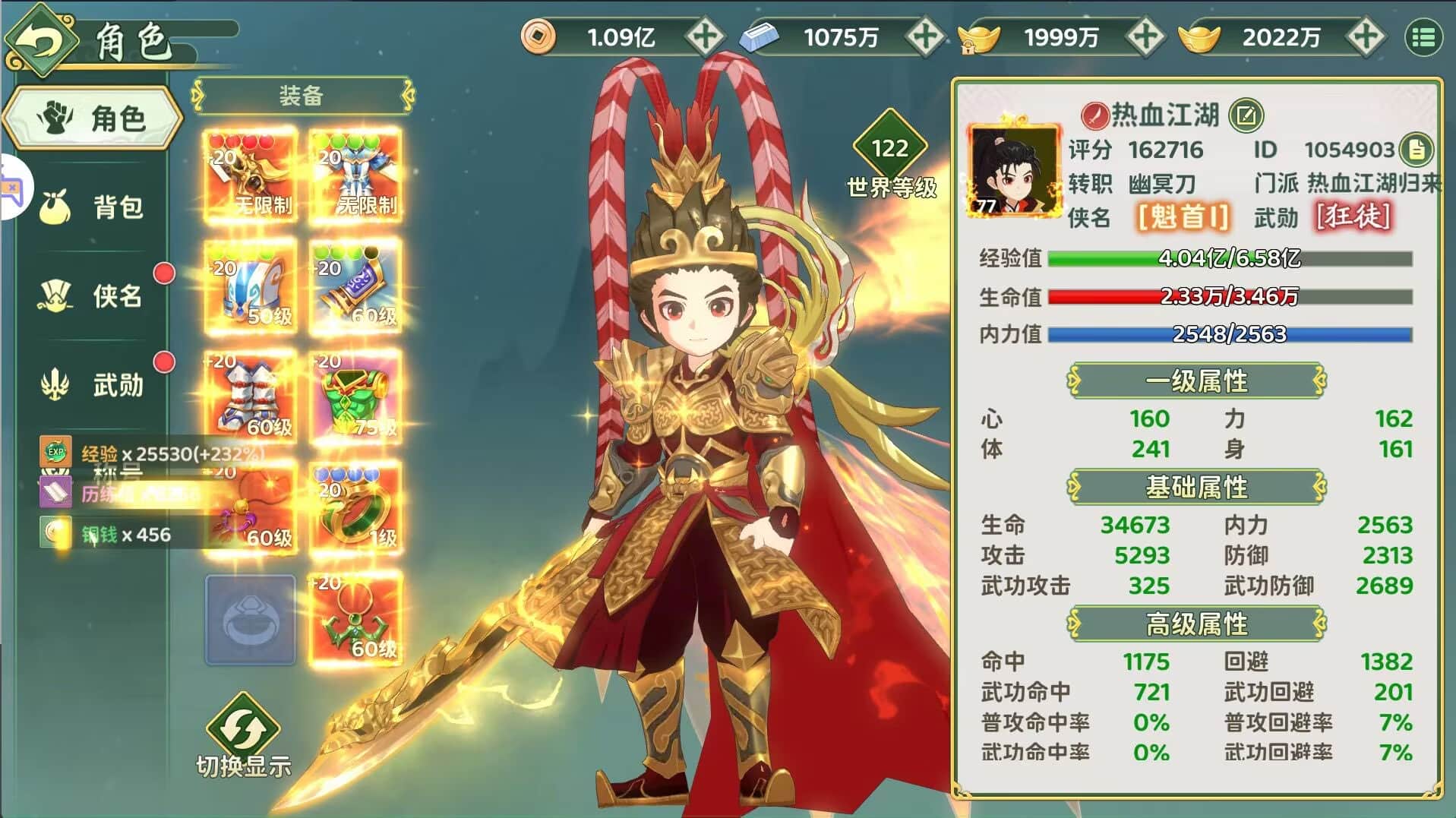Open the menu grid icon at top right
This screenshot has width=1456, height=818.
(1424, 36)
